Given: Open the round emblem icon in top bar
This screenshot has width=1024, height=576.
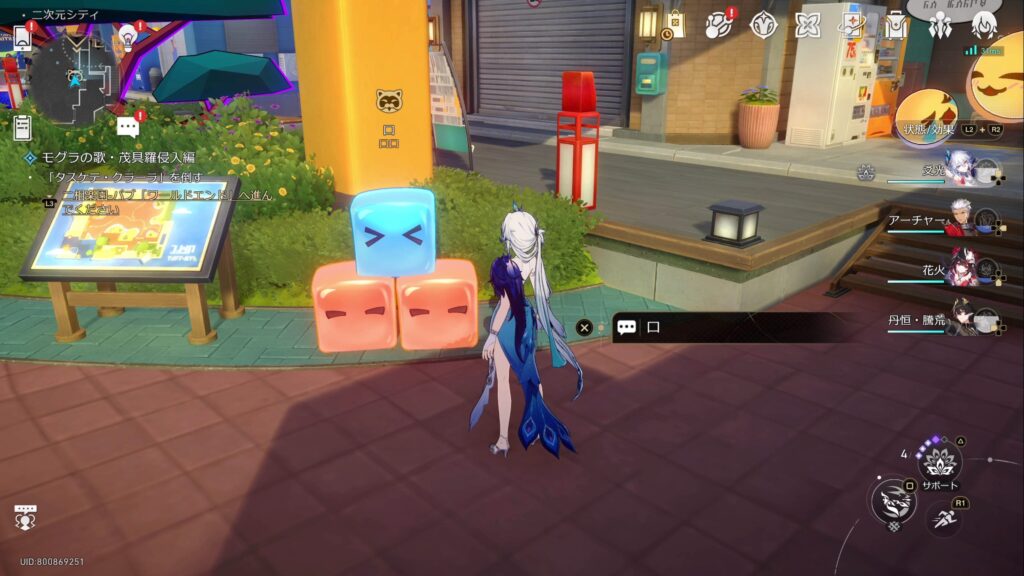Looking at the screenshot, I should click(x=764, y=25).
